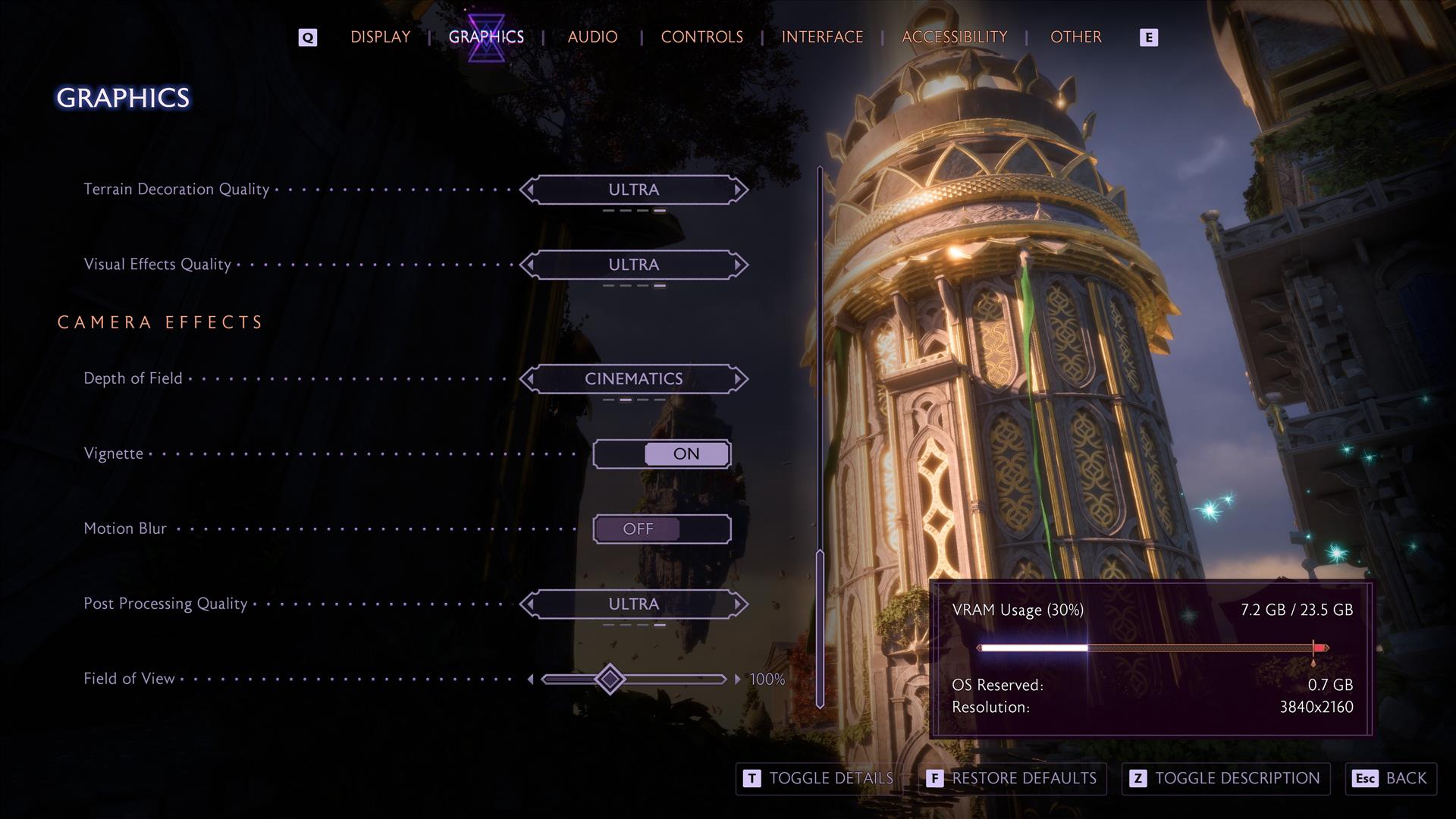Turn on the Motion Blur toggle
The height and width of the screenshot is (819, 1456).
click(x=661, y=529)
